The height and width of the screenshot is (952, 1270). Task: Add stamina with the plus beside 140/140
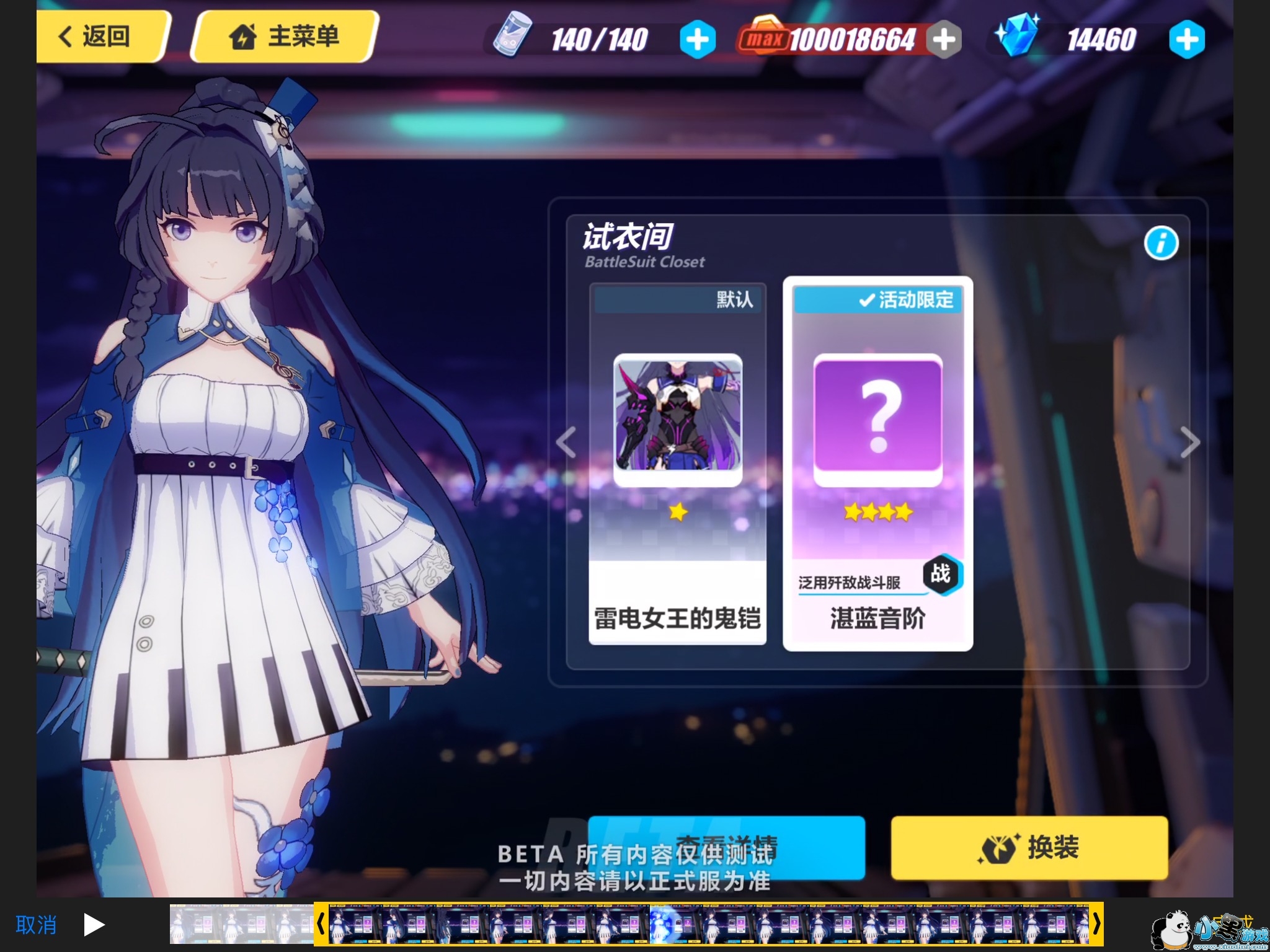pyautogui.click(x=697, y=40)
